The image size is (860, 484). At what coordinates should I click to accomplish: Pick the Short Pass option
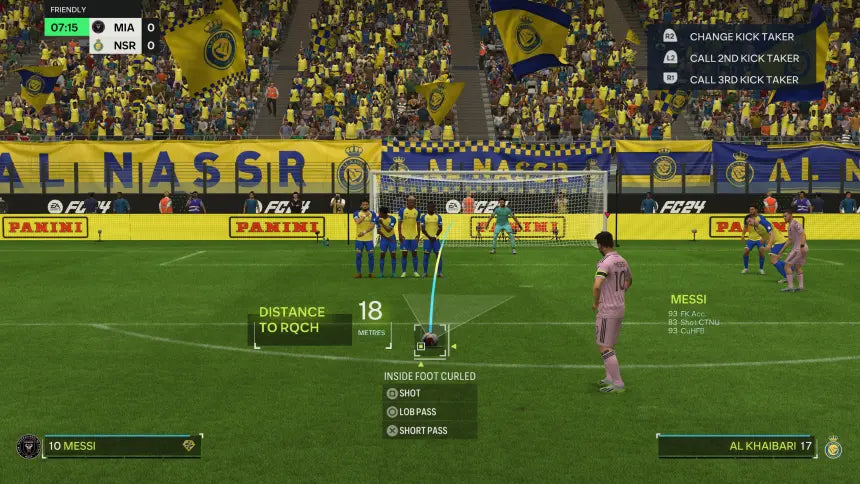420,431
